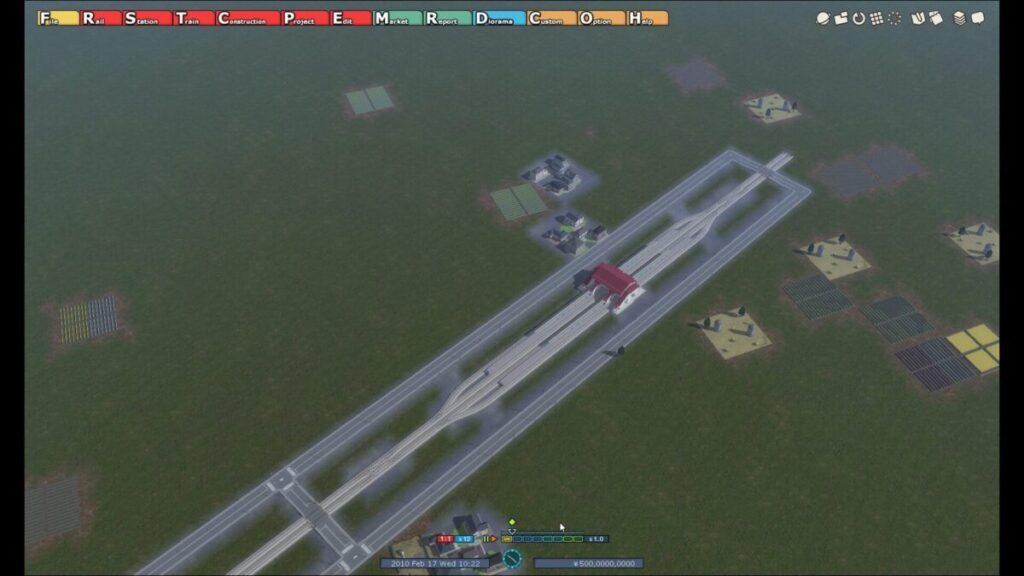Open the Edit menu

pyautogui.click(x=350, y=18)
